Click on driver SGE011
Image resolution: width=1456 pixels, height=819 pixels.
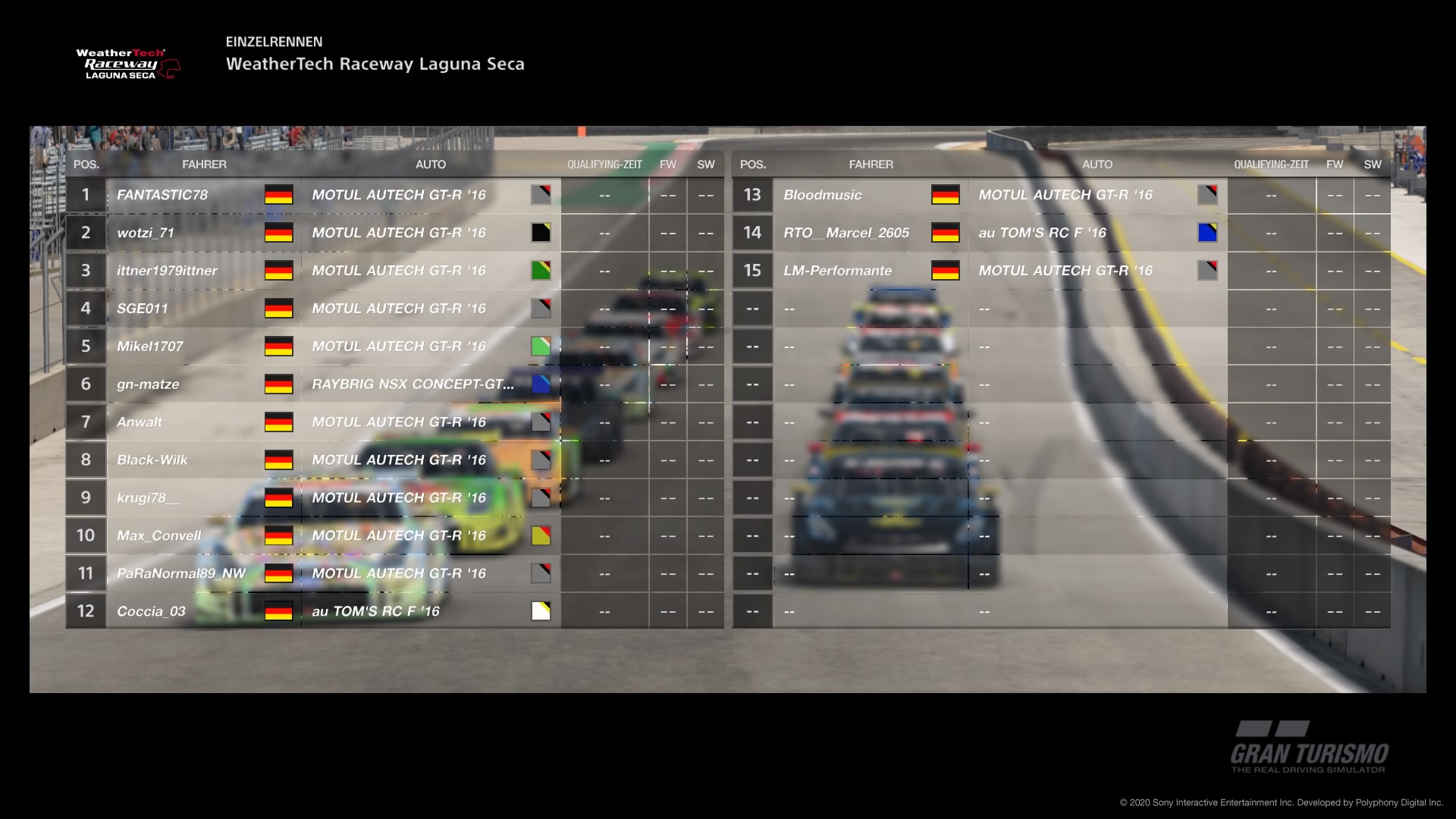coord(143,309)
